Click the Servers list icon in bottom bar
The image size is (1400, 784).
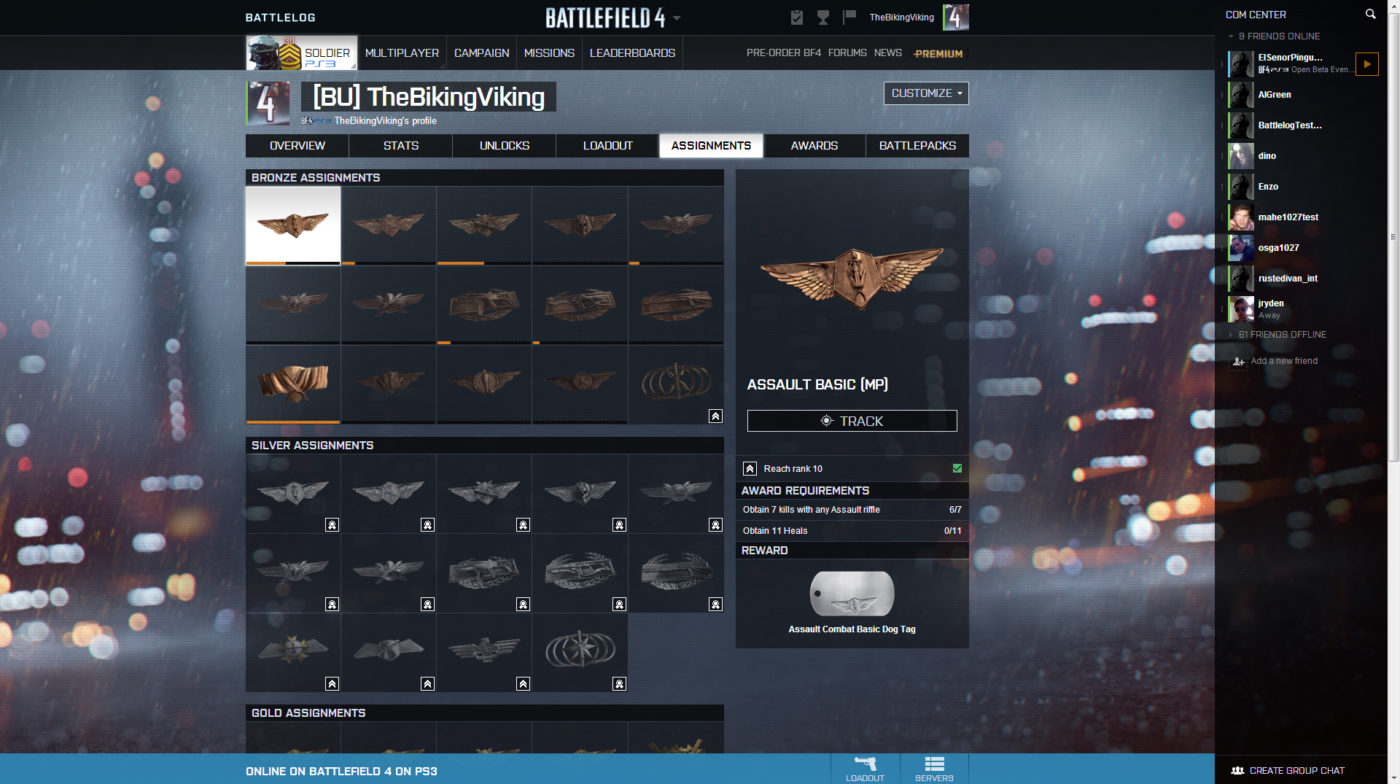[x=934, y=766]
